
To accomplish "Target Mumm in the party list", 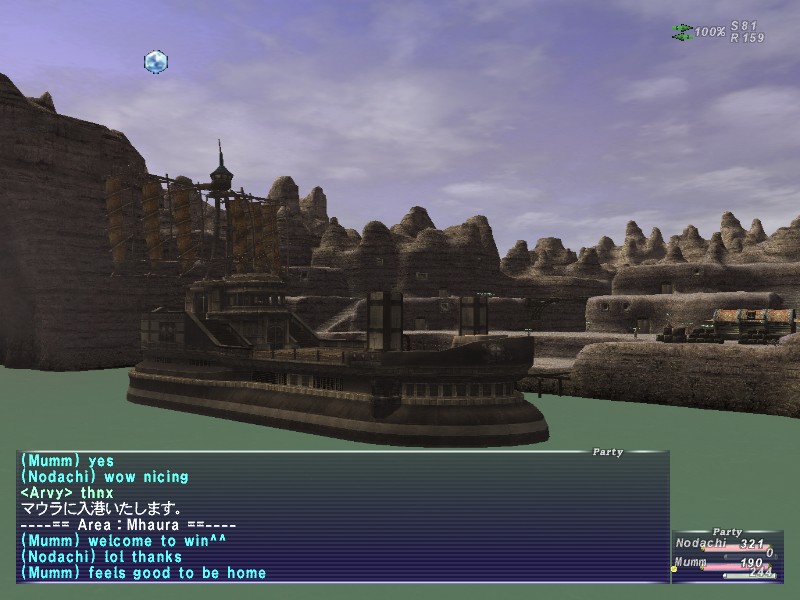I will (690, 563).
